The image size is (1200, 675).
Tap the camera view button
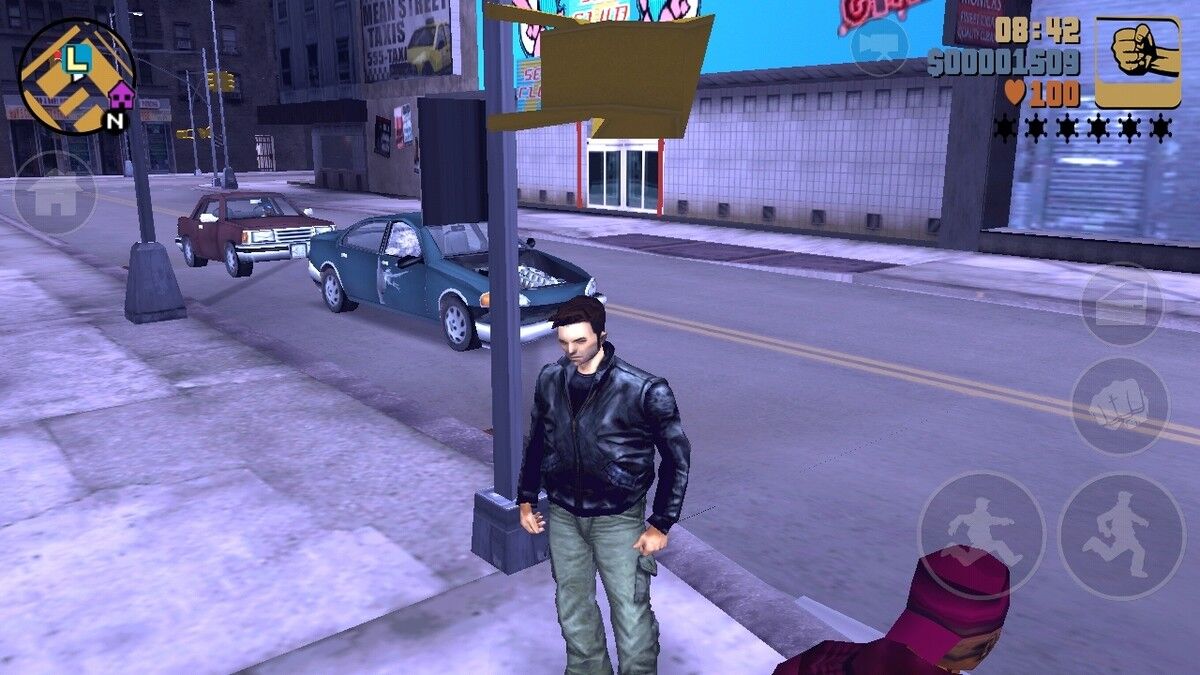879,46
